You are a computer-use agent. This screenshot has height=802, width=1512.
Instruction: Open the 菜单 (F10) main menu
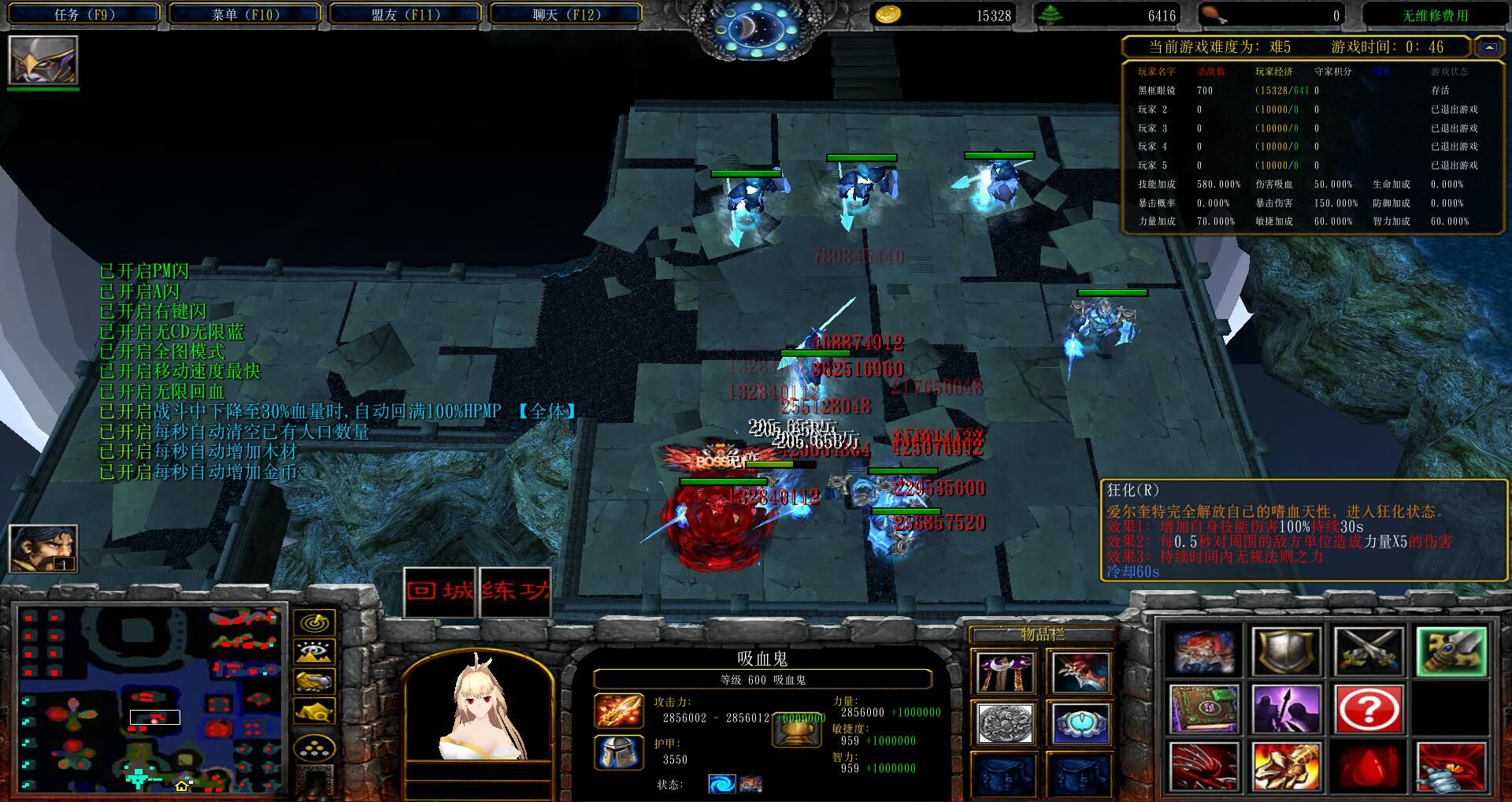(x=245, y=14)
